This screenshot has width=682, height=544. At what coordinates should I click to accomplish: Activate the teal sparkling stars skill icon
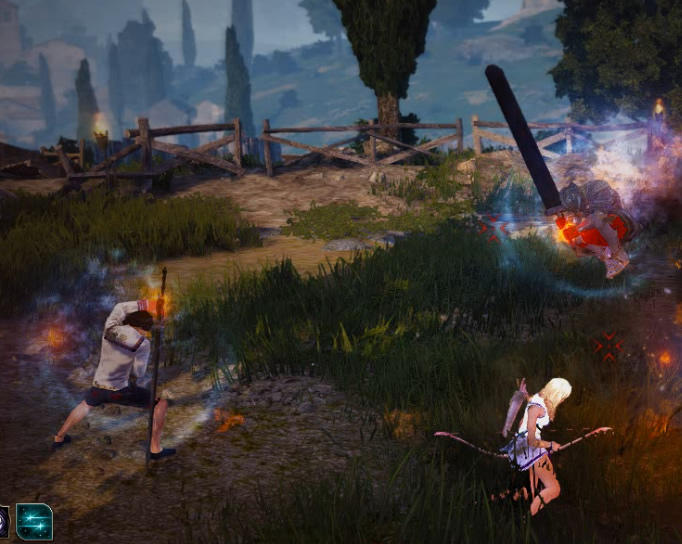34,522
